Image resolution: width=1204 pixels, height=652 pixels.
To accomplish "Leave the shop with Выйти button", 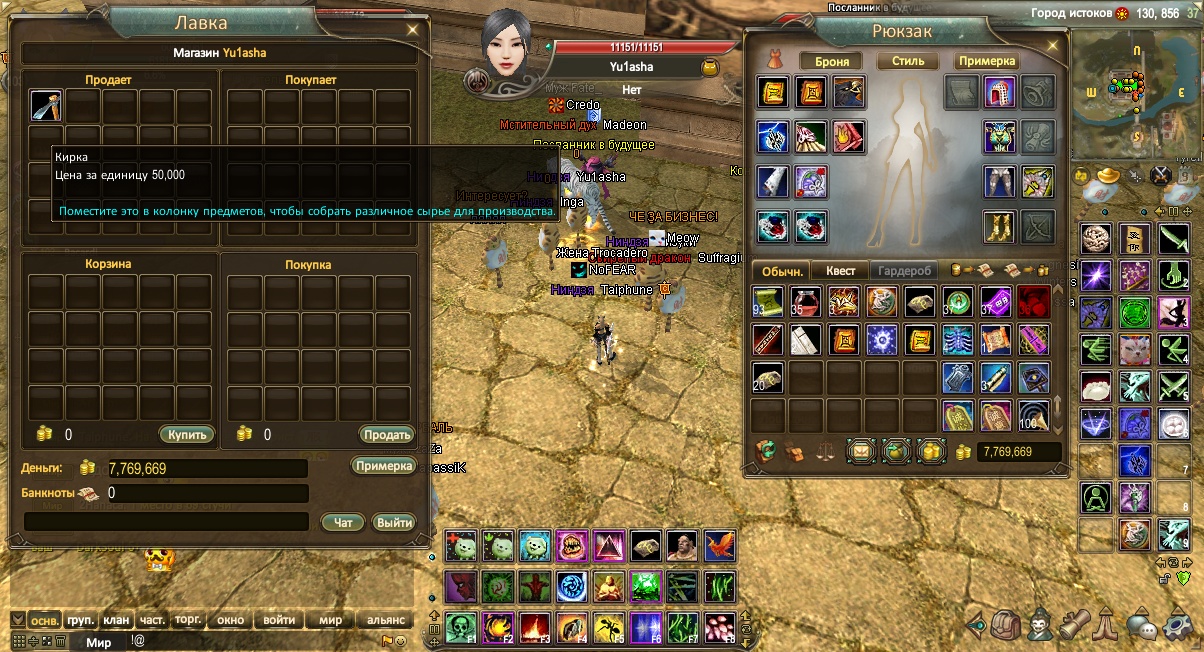I will coord(394,522).
